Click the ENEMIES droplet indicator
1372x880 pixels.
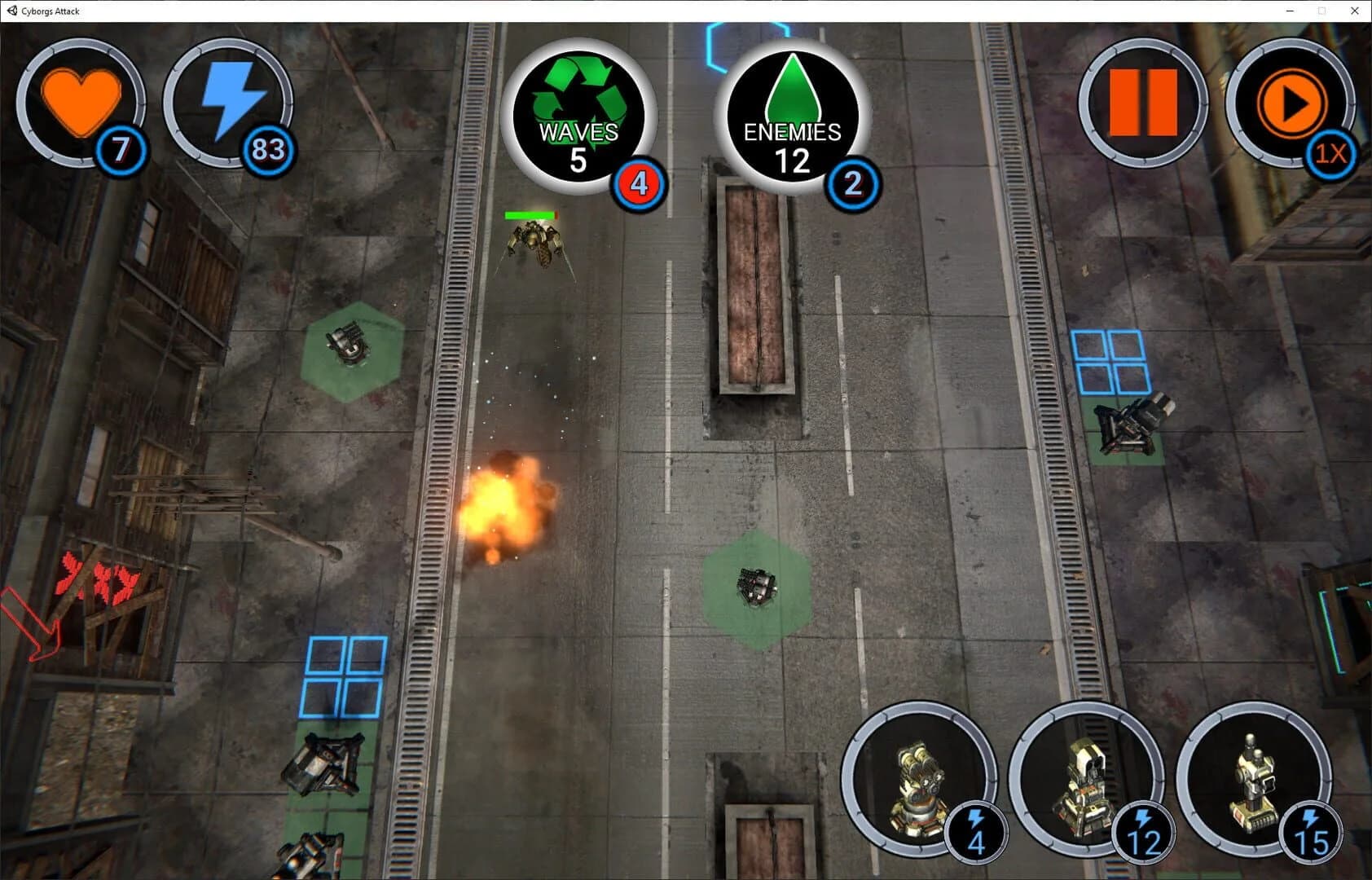[x=793, y=114]
